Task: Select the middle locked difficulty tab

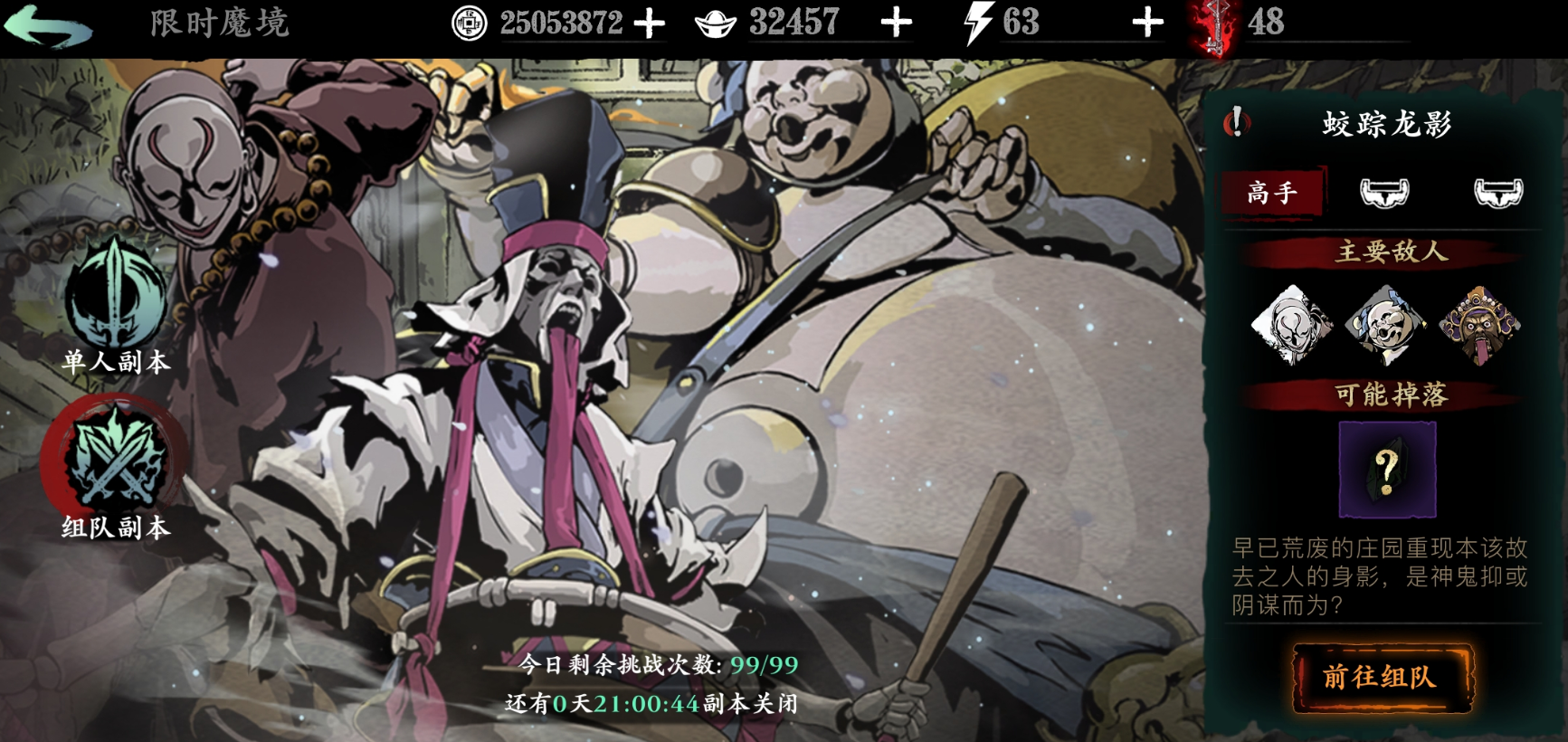Action: 1384,192
